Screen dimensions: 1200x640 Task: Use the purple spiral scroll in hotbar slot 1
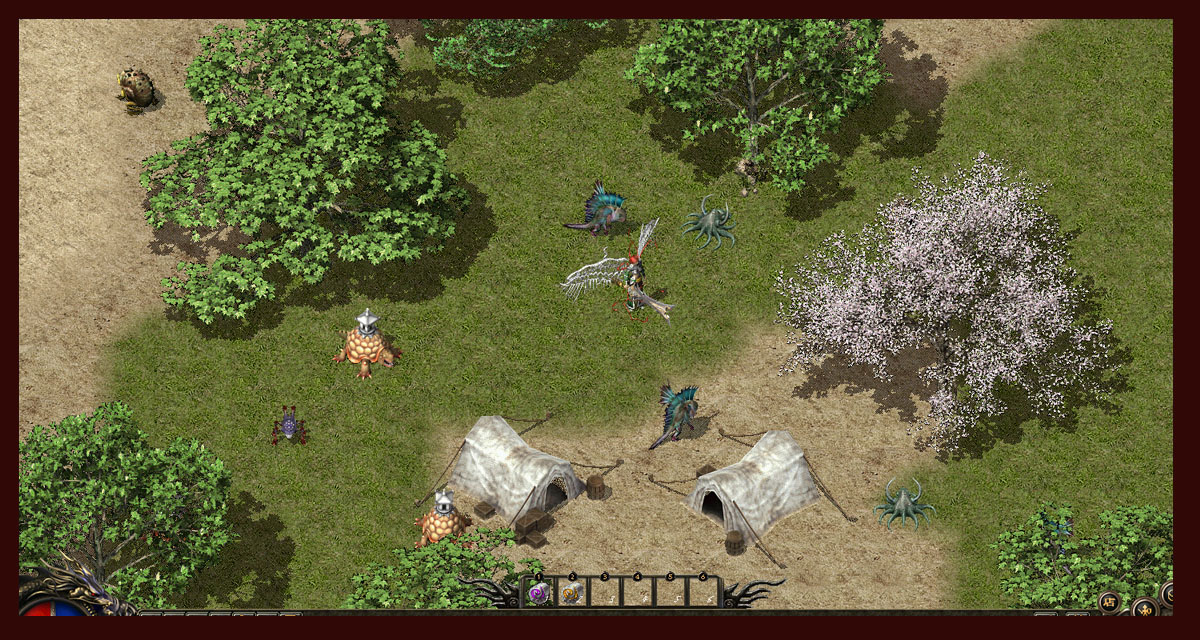pyautogui.click(x=539, y=592)
